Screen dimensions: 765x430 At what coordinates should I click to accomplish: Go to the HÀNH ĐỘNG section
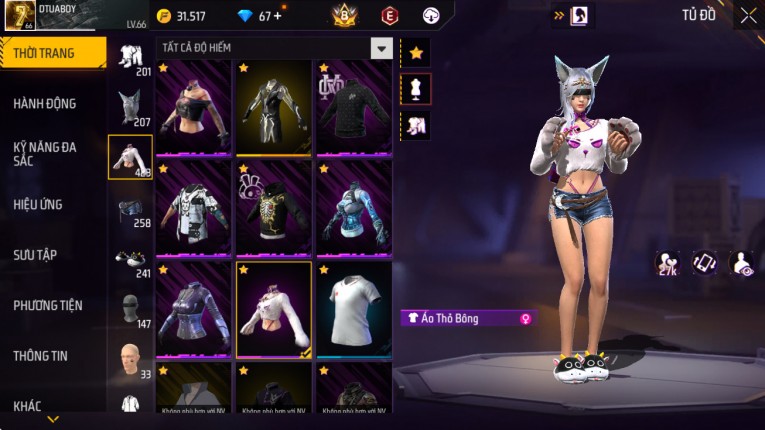pyautogui.click(x=45, y=103)
